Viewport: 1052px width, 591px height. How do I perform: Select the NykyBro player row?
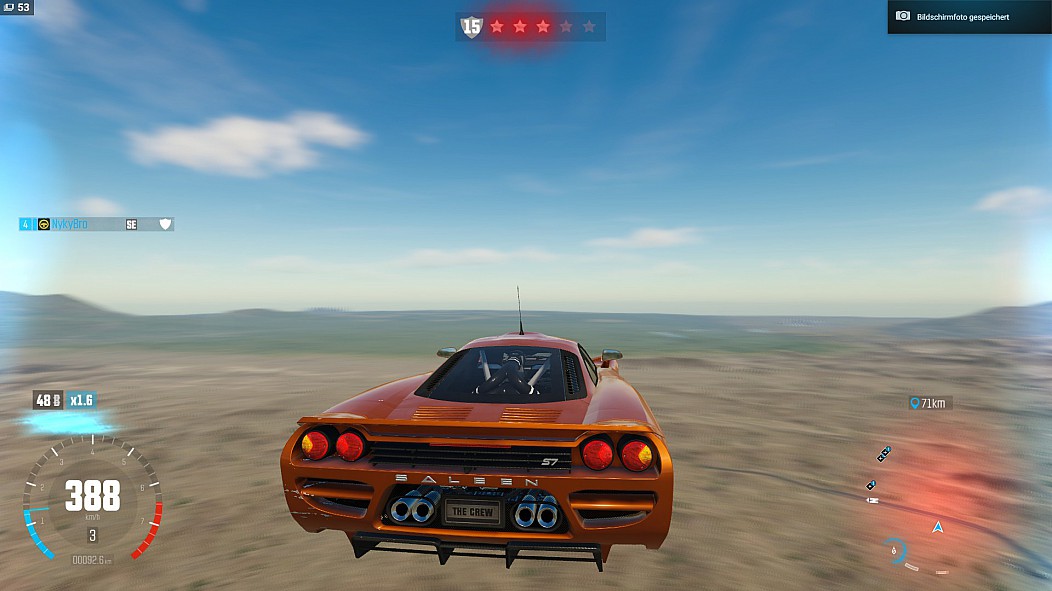tap(96, 224)
